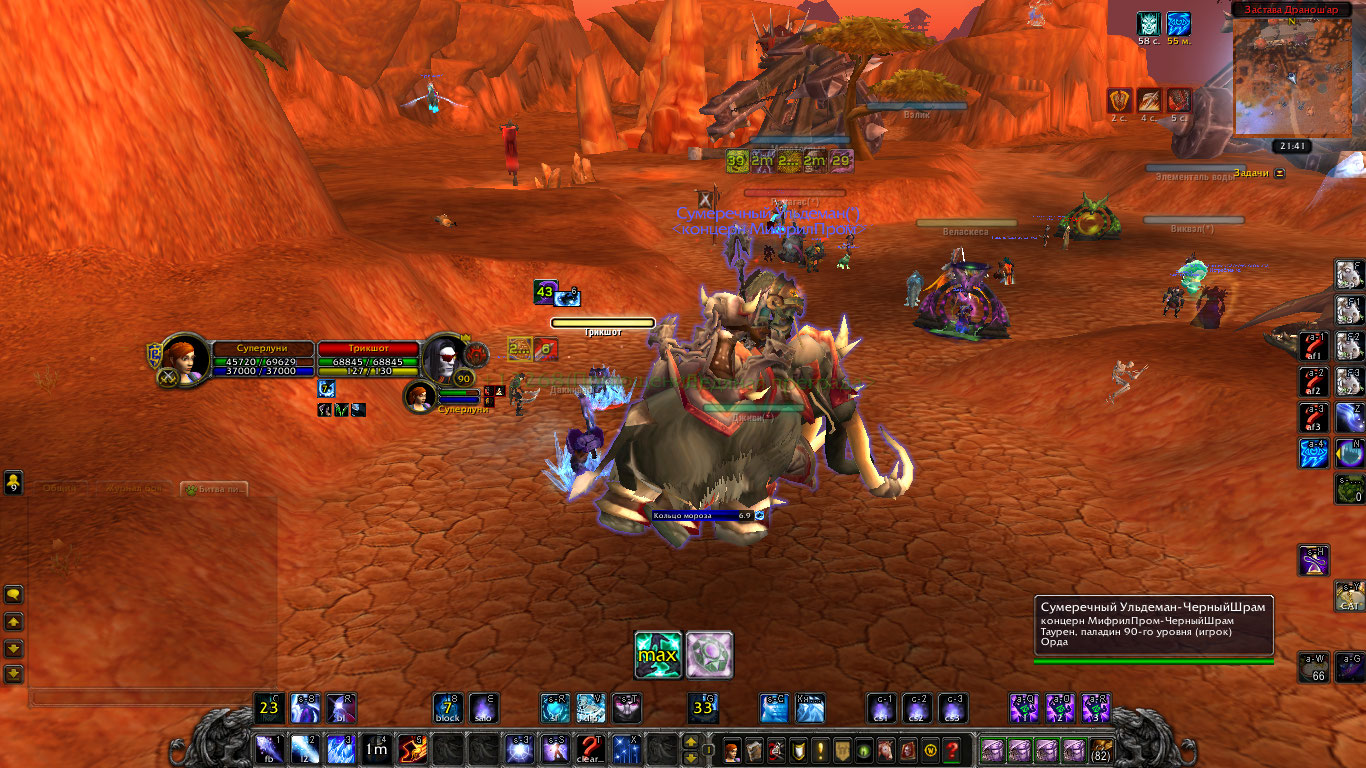Switch to the Битва питомцев chat tab
1366x768 pixels.
coord(214,490)
